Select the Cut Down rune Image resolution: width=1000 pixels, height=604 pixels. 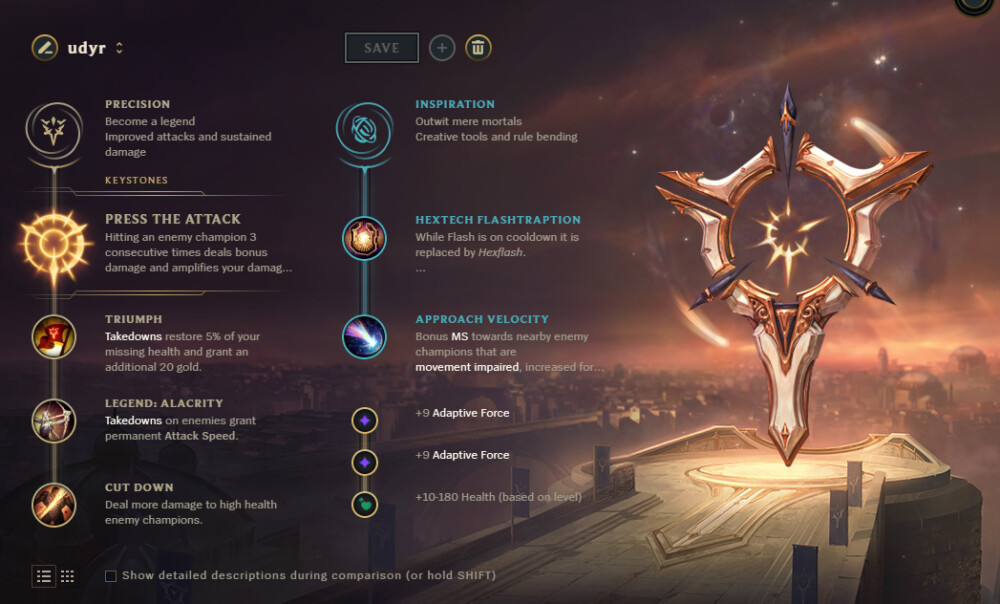coord(53,504)
